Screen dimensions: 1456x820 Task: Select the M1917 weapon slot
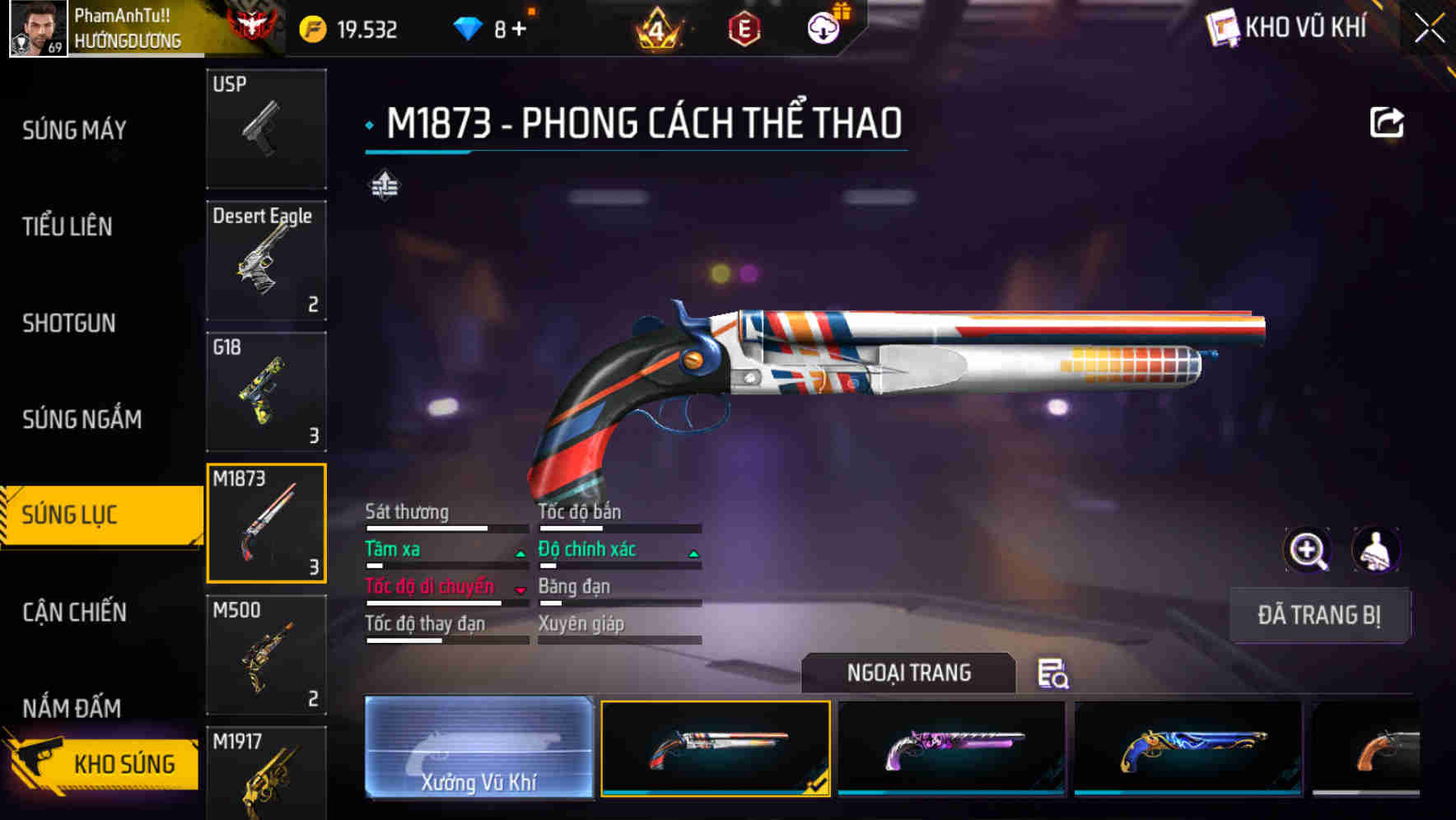(266, 774)
